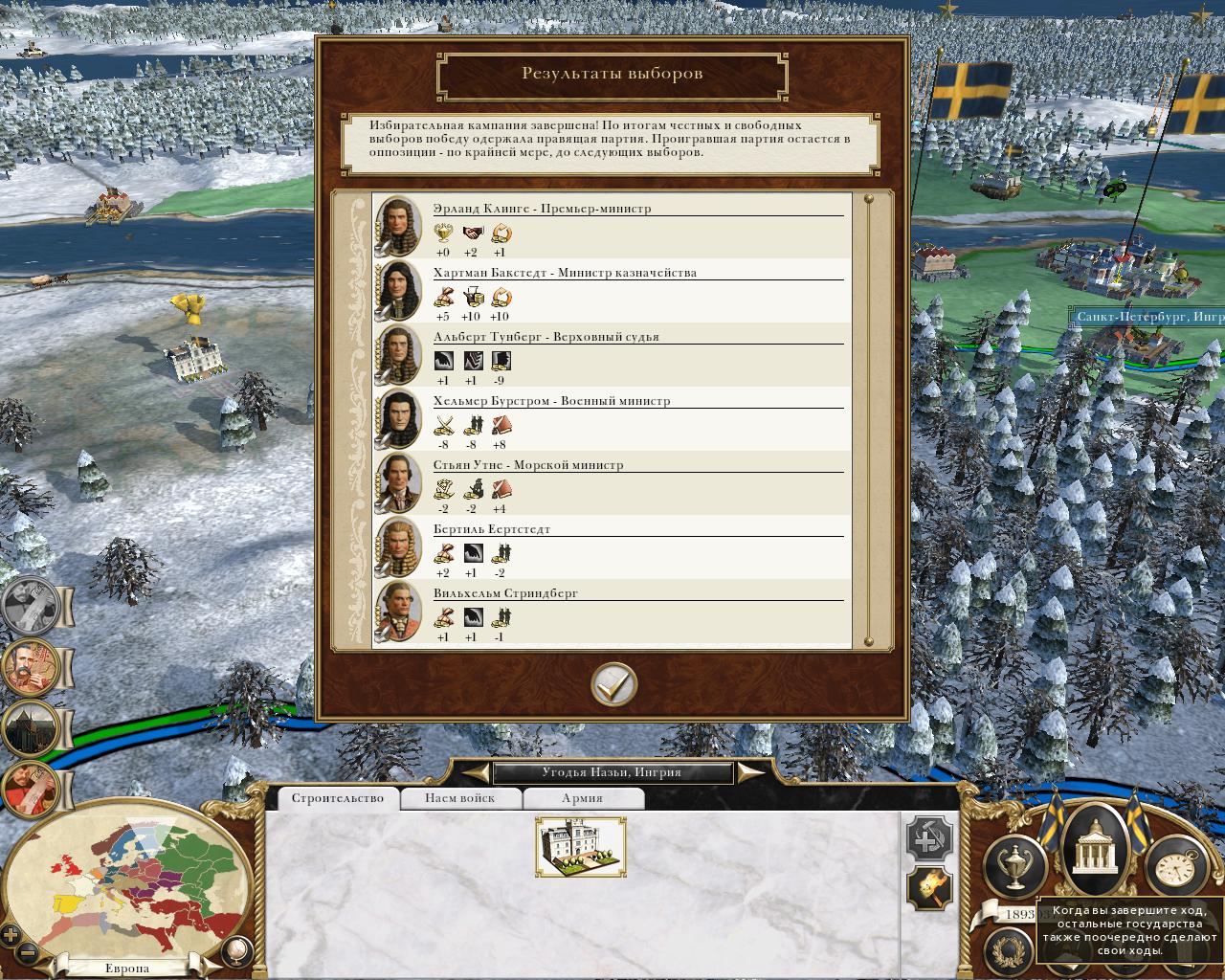The image size is (1225, 980).
Task: Choose chief justice Альберт Тунберг portrait
Action: pyautogui.click(x=397, y=354)
